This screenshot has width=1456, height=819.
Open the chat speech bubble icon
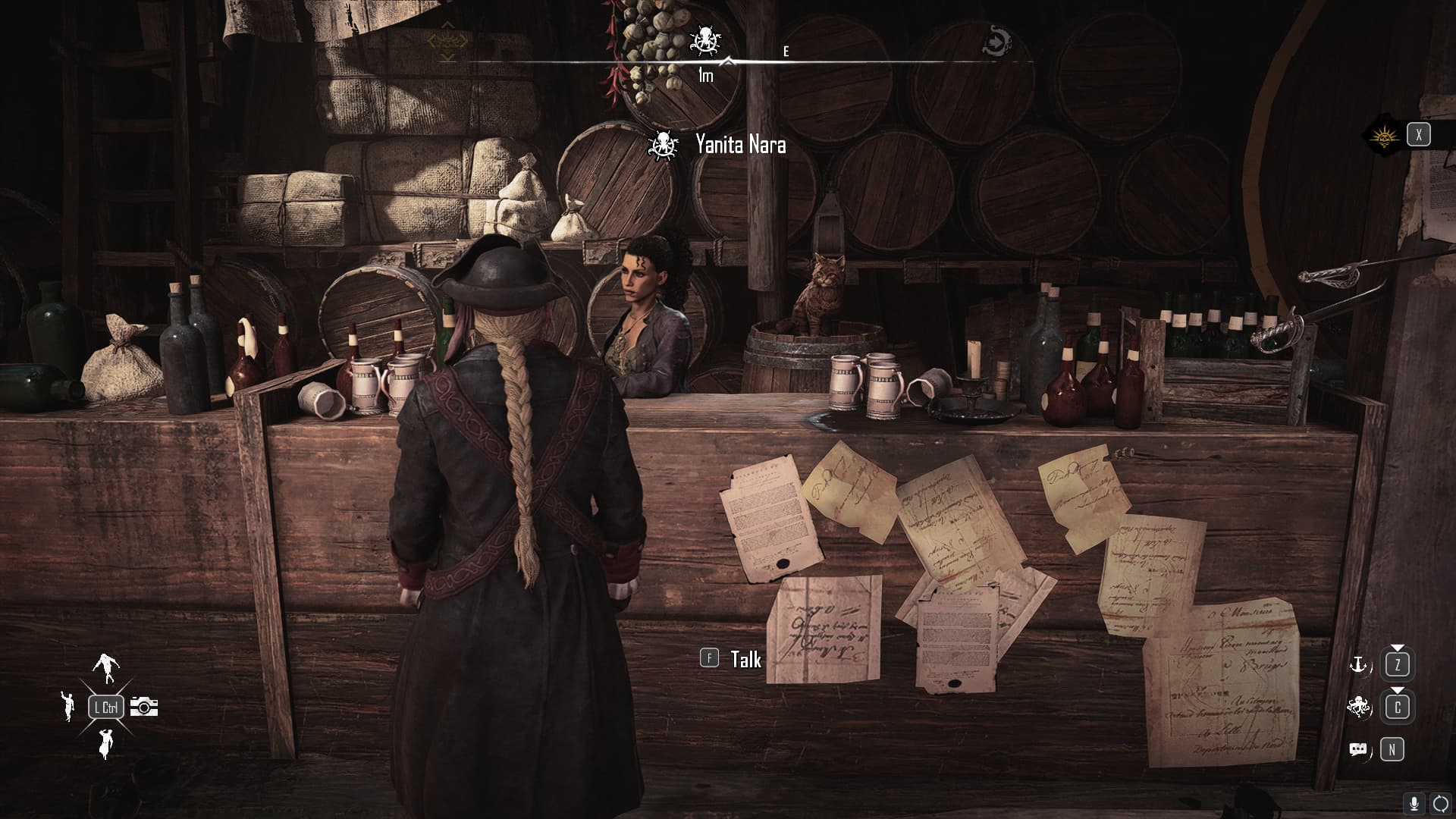tap(1358, 750)
